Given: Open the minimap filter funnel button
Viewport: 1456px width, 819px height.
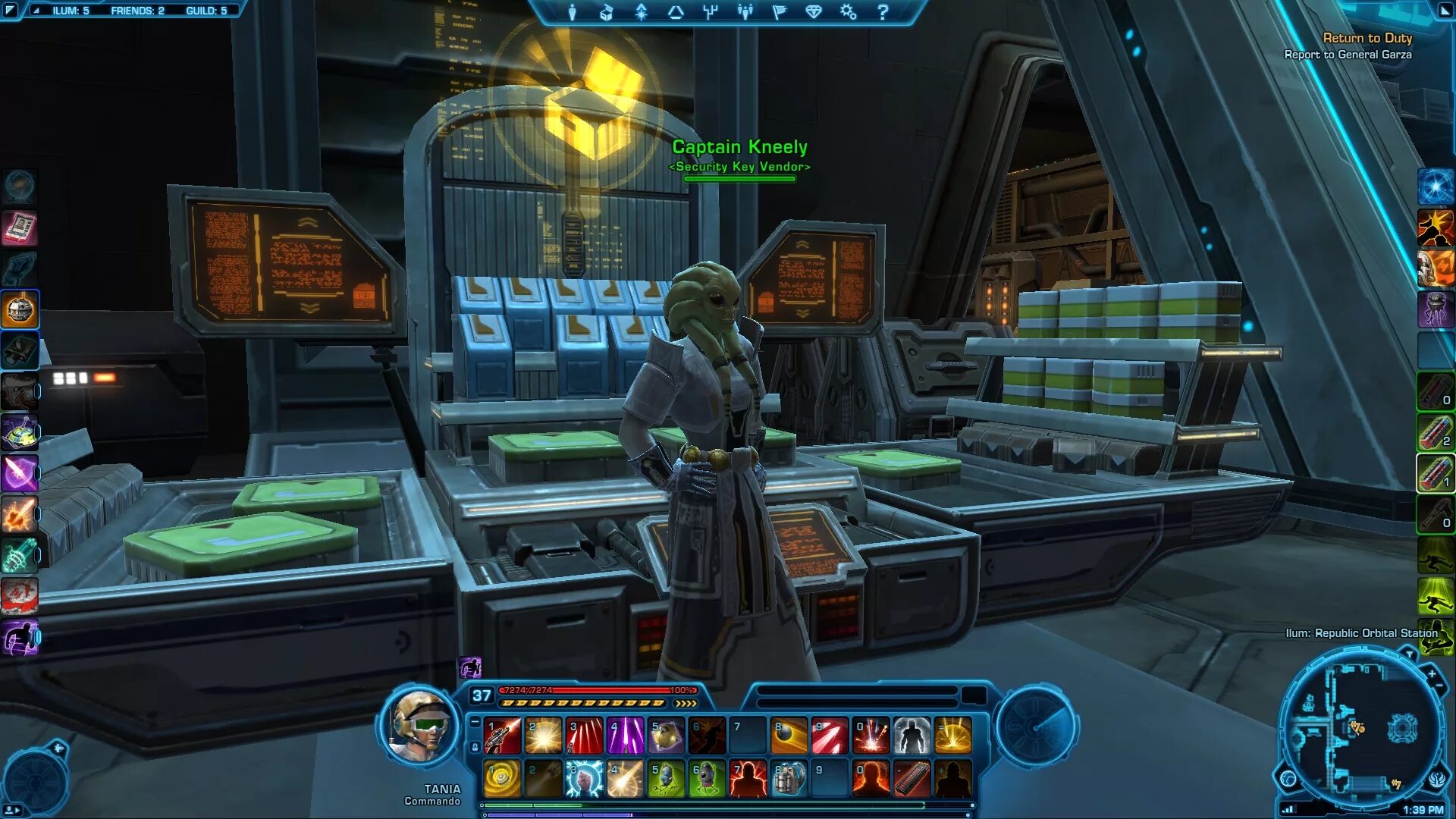Looking at the screenshot, I should pos(1409,653).
